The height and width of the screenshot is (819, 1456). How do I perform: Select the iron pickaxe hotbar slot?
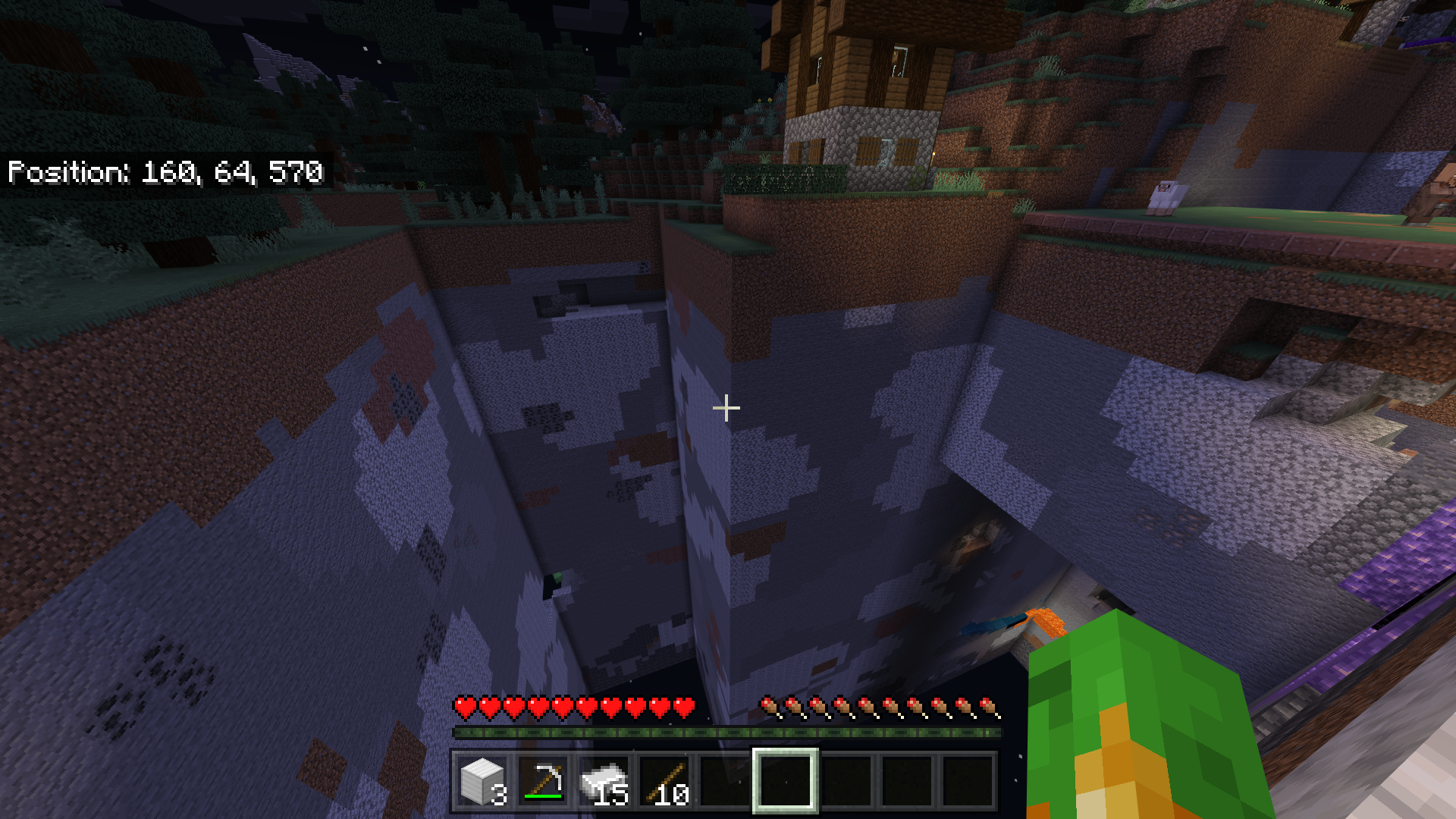click(543, 781)
